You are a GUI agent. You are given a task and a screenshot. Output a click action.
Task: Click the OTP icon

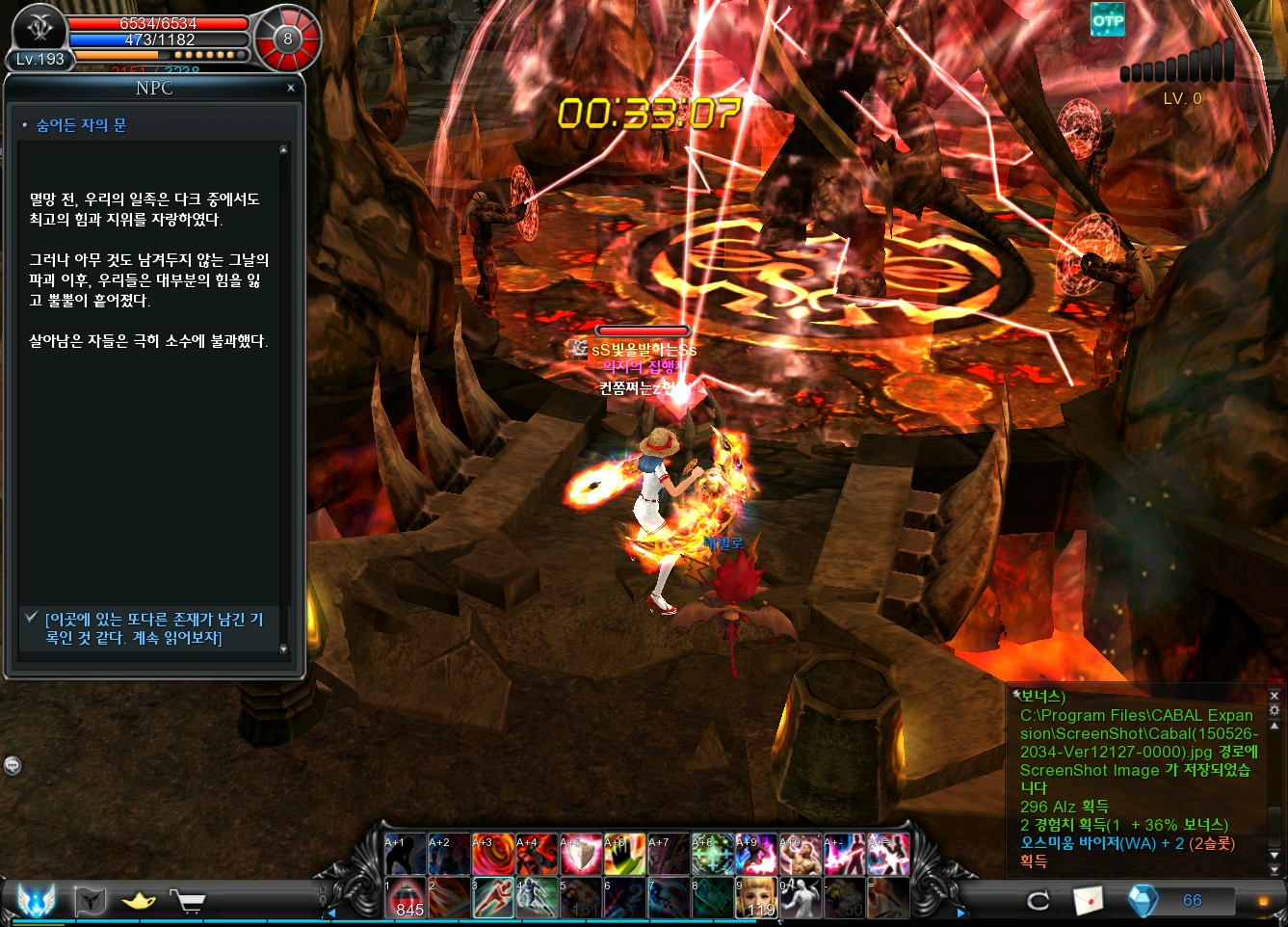[x=1108, y=20]
